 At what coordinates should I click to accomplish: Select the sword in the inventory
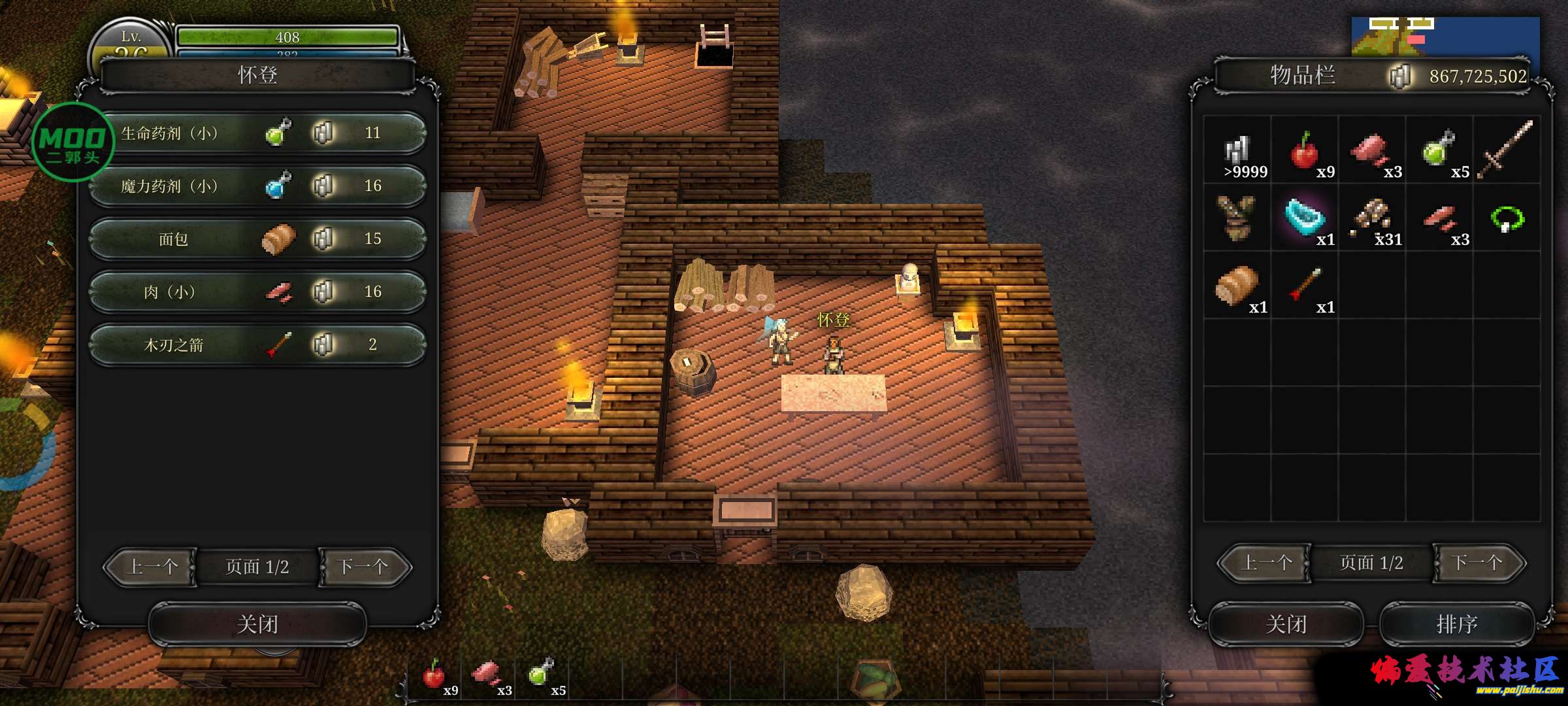click(x=1506, y=150)
